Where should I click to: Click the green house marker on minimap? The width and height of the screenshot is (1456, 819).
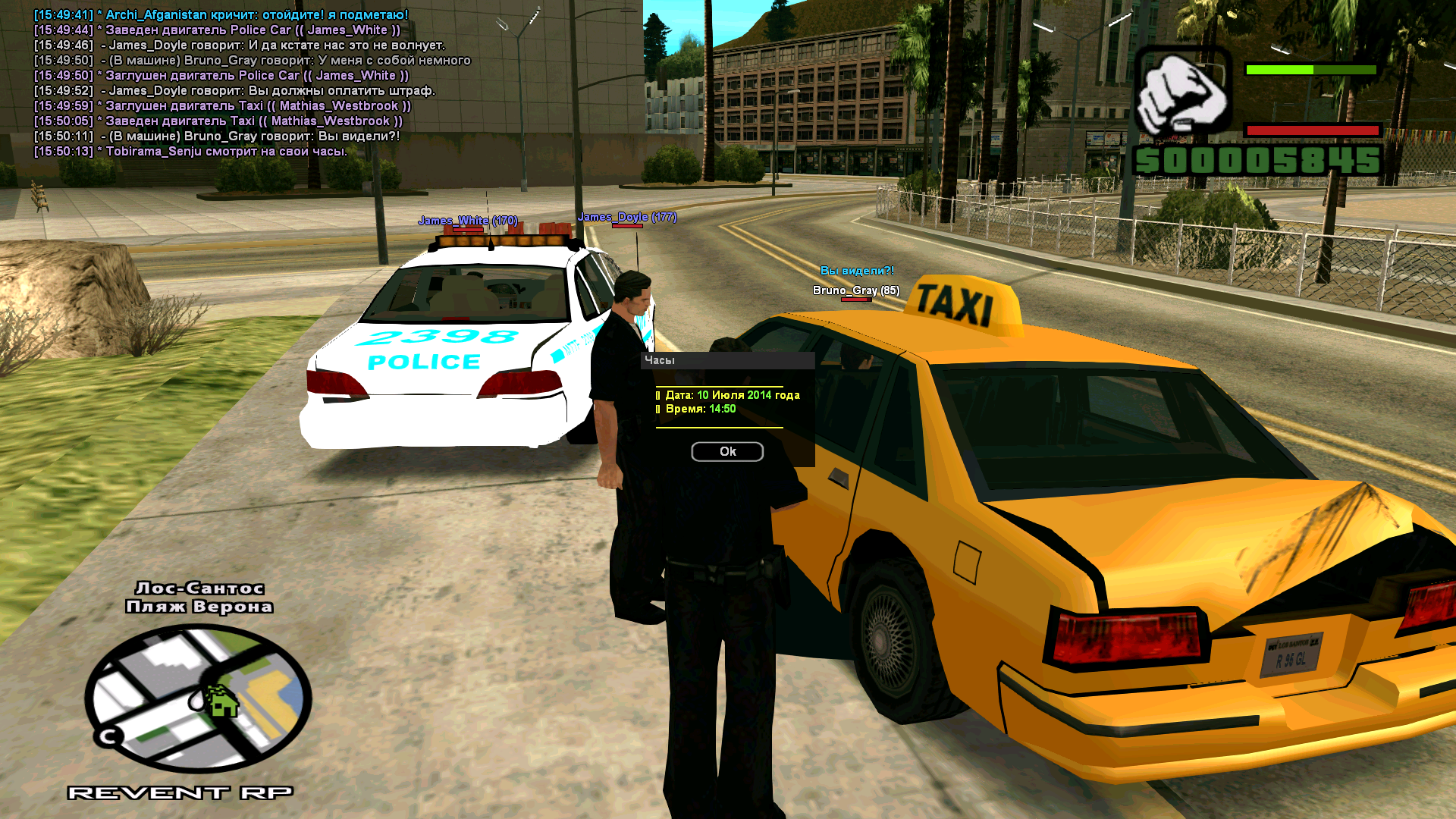[x=222, y=701]
